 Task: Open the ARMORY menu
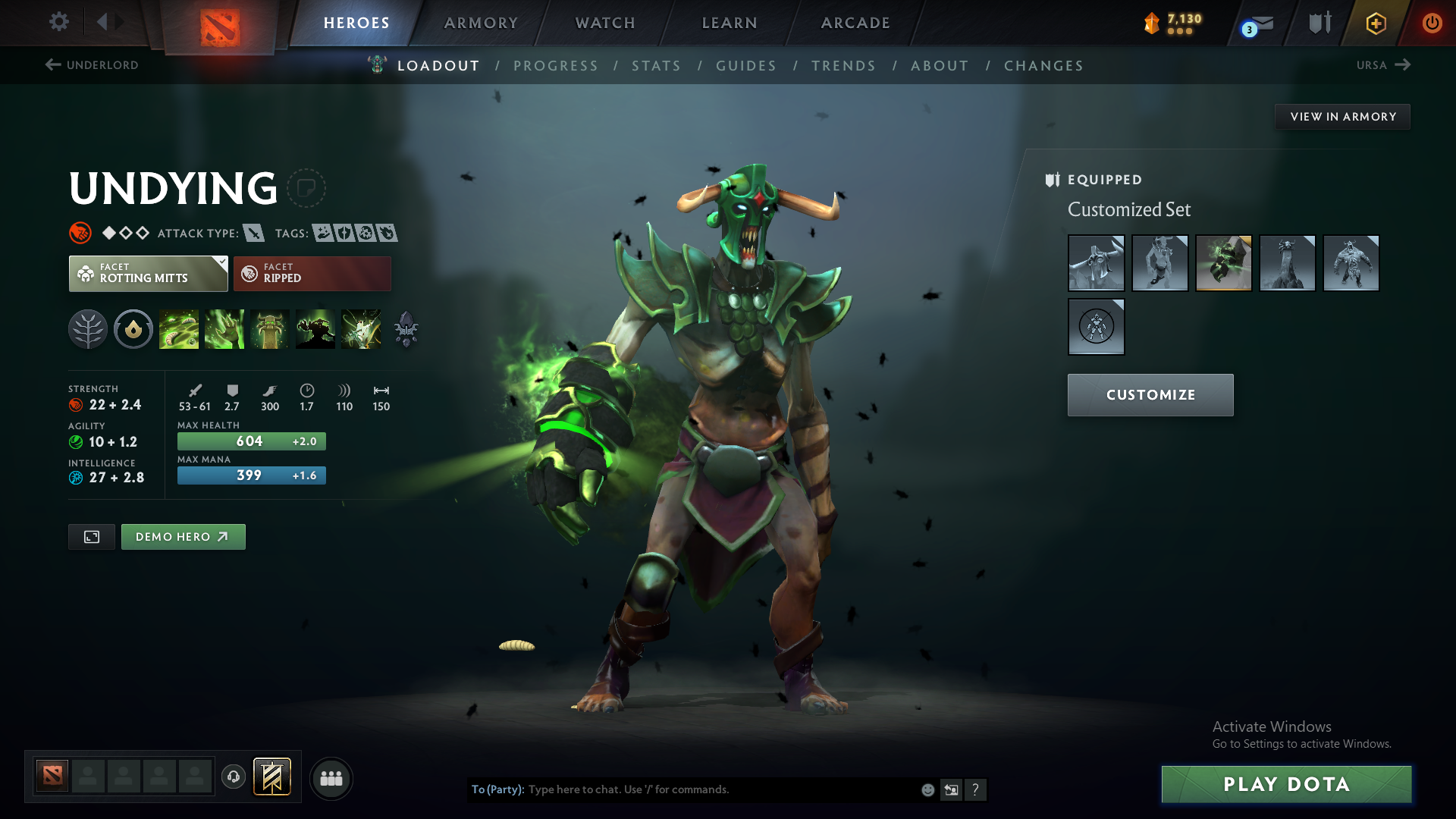coord(480,23)
